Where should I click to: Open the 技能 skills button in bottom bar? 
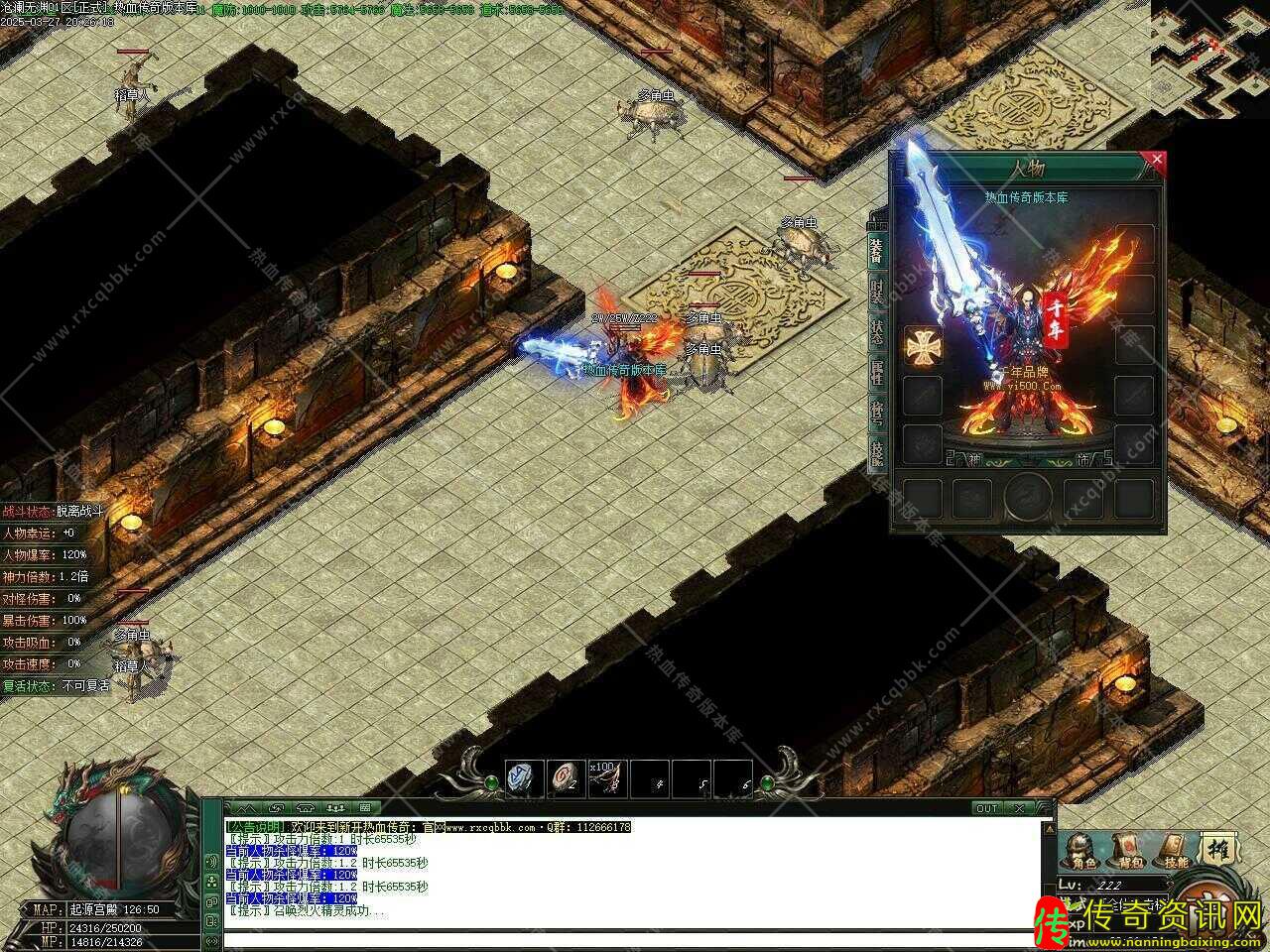click(x=1175, y=851)
